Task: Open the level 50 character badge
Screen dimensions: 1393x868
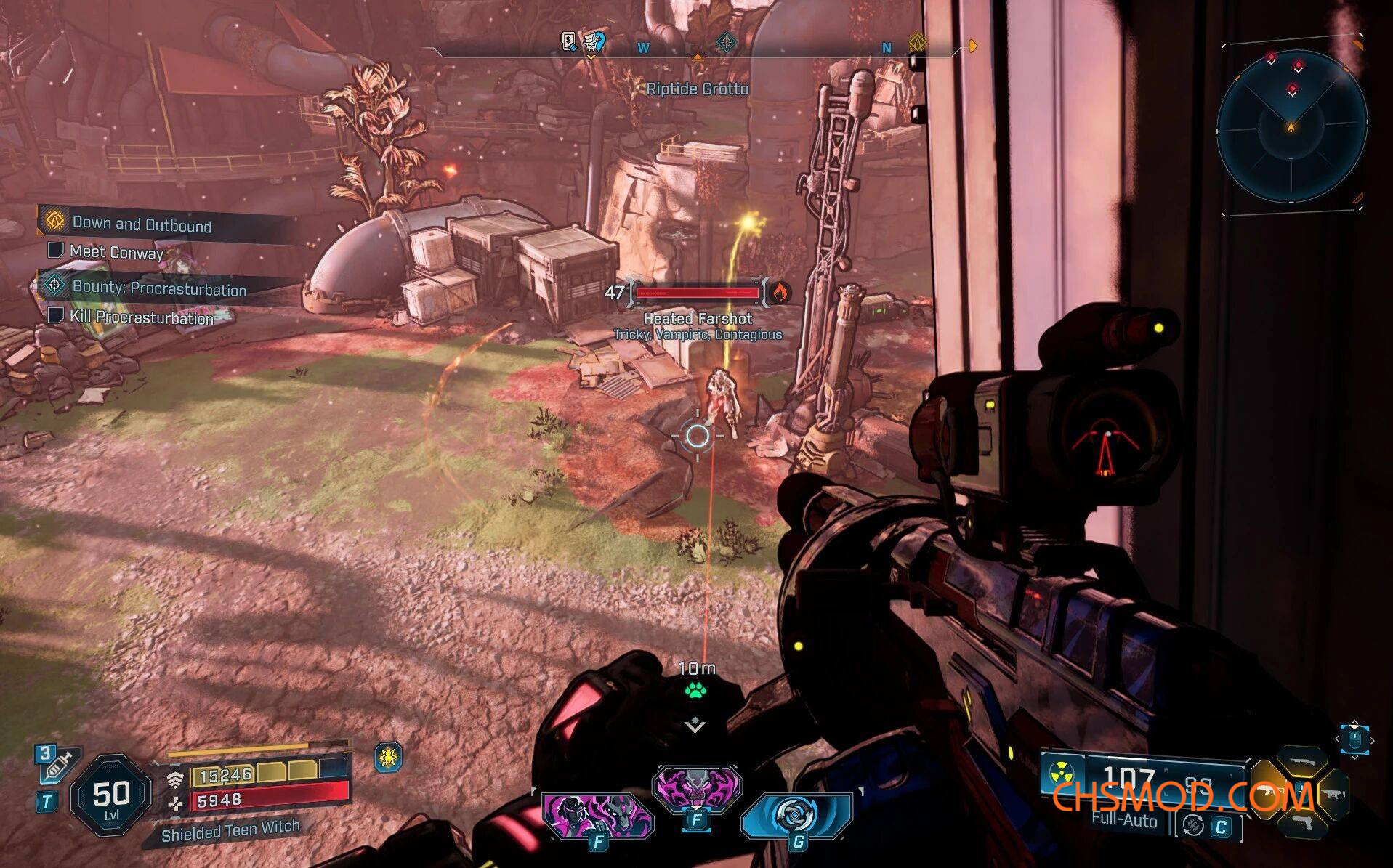Action: coord(111,795)
